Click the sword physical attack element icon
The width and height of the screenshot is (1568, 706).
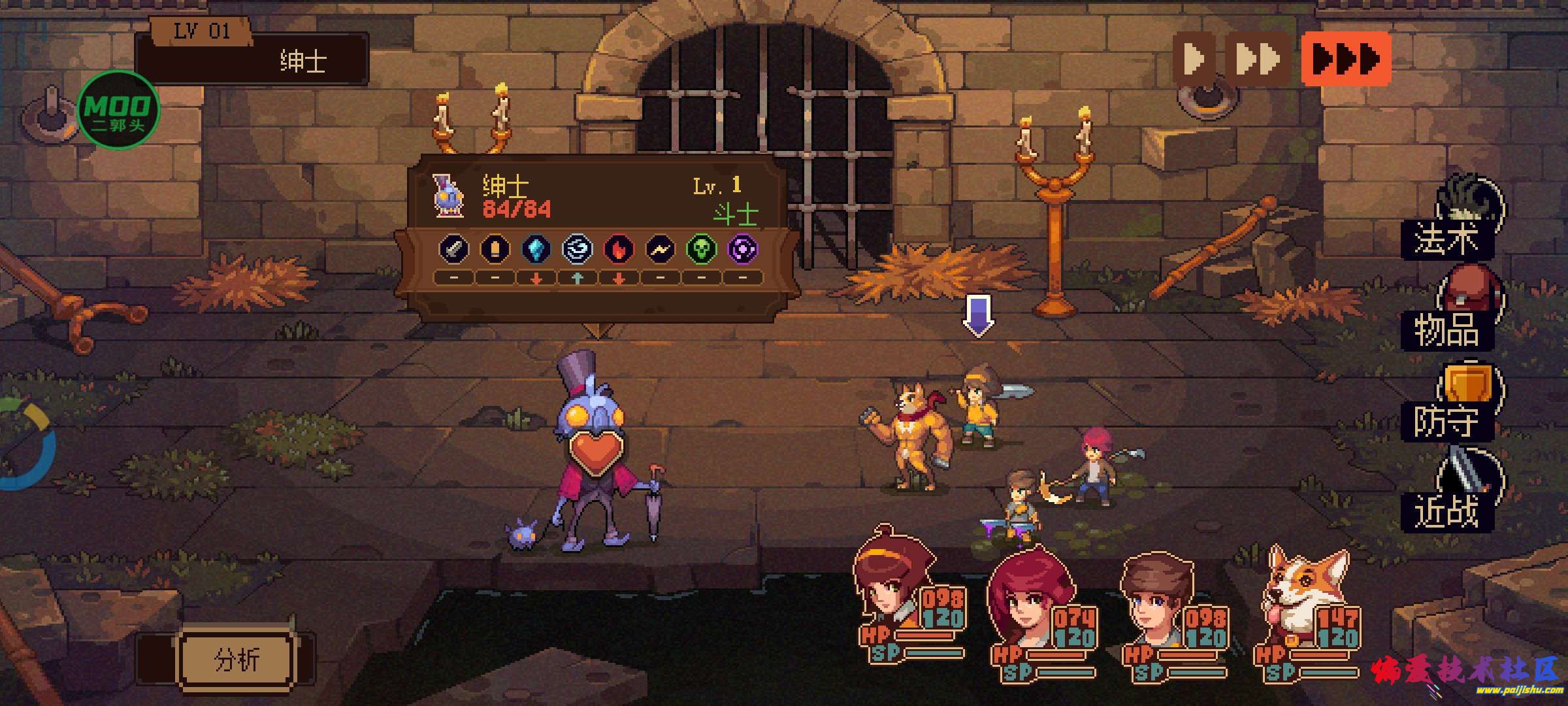pos(453,250)
